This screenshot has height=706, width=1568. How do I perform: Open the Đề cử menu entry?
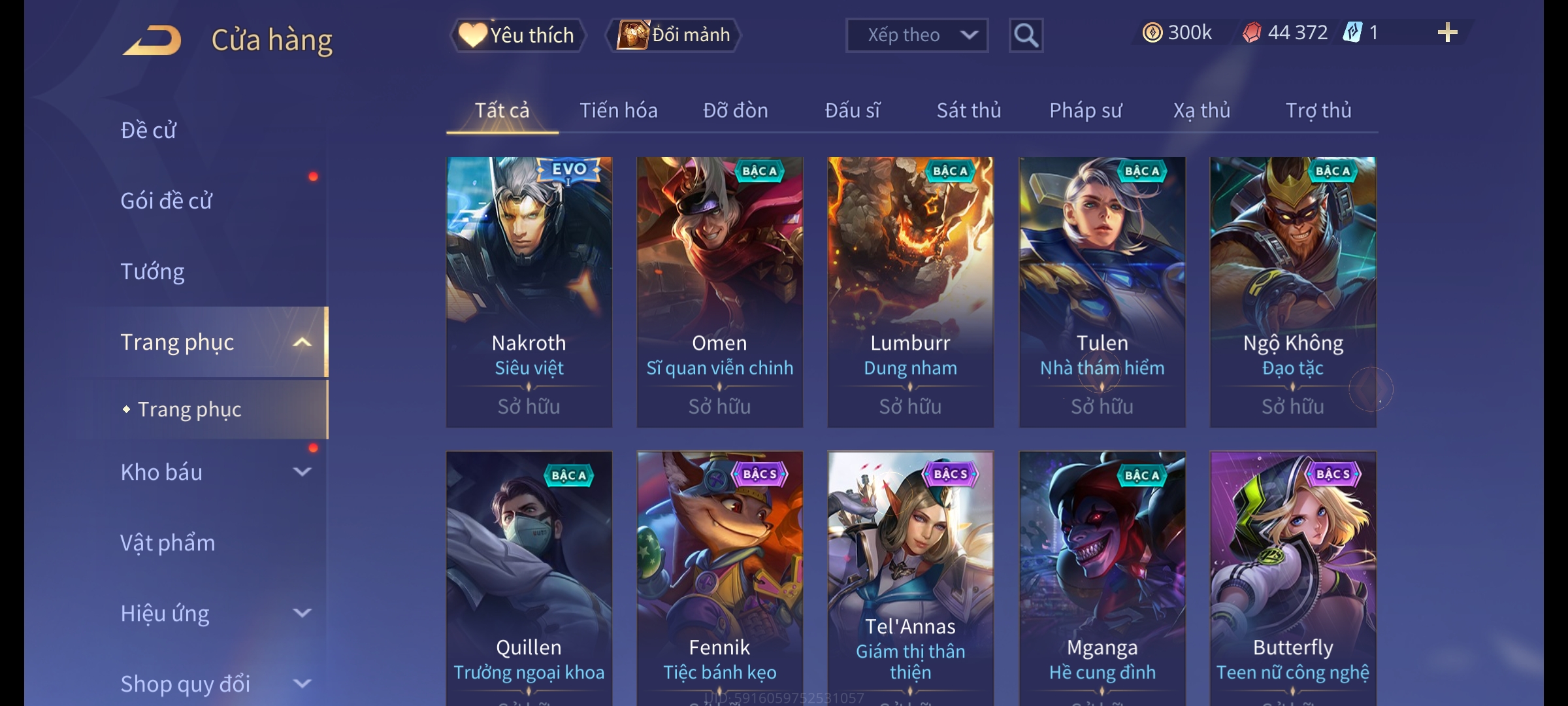pos(148,130)
